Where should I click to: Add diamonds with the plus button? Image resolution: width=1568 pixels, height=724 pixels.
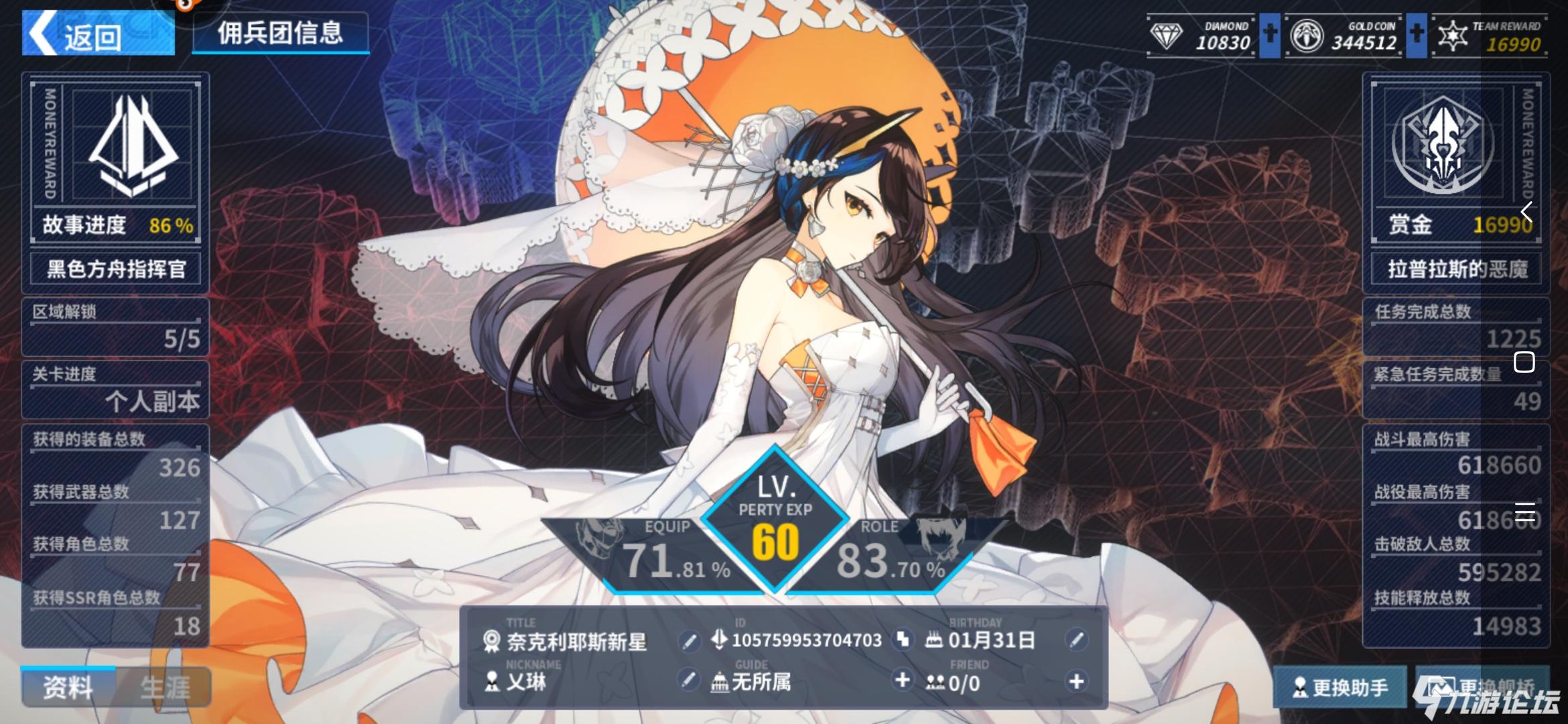(x=1269, y=35)
